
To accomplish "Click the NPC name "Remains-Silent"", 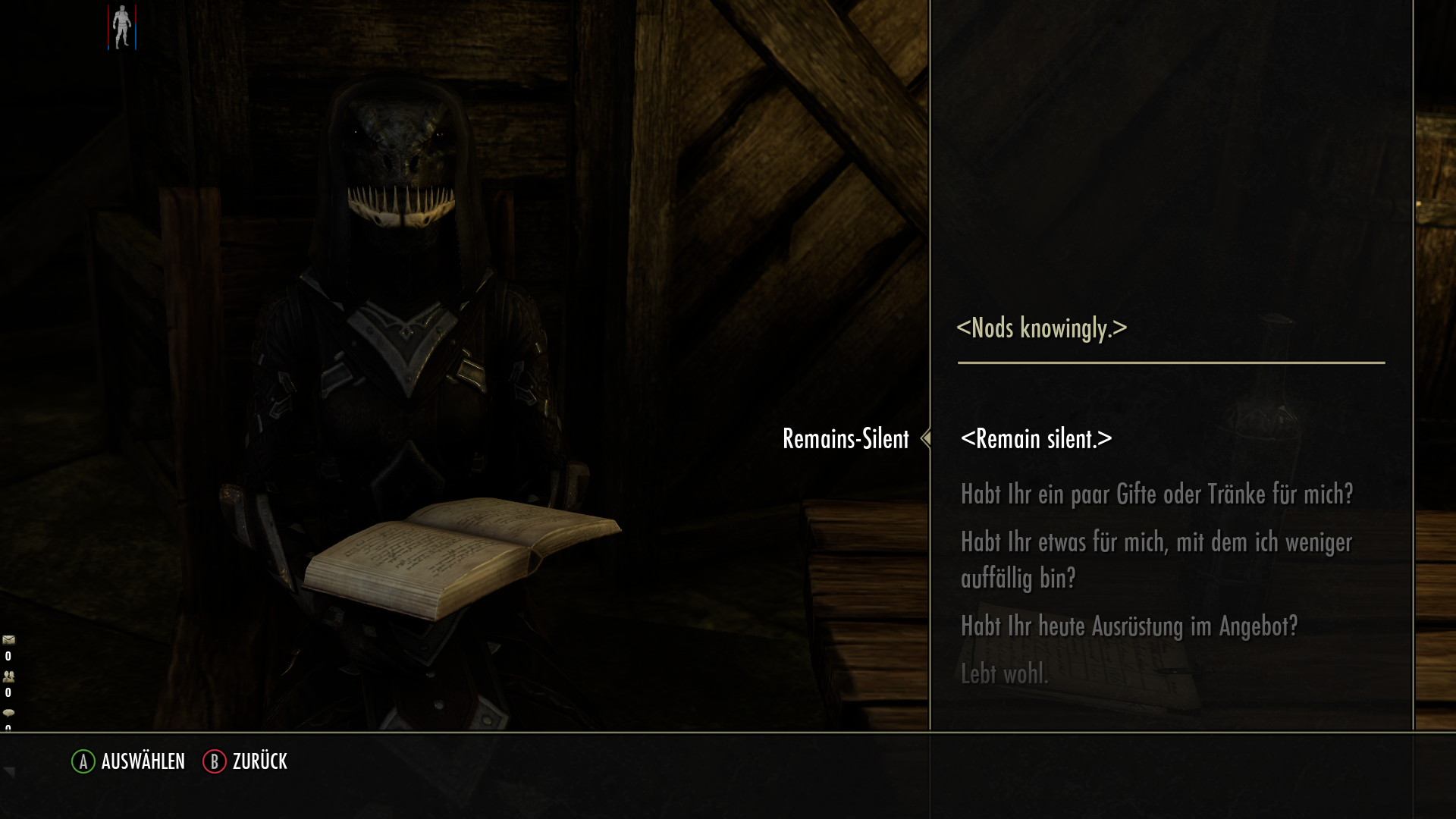I will coord(846,438).
